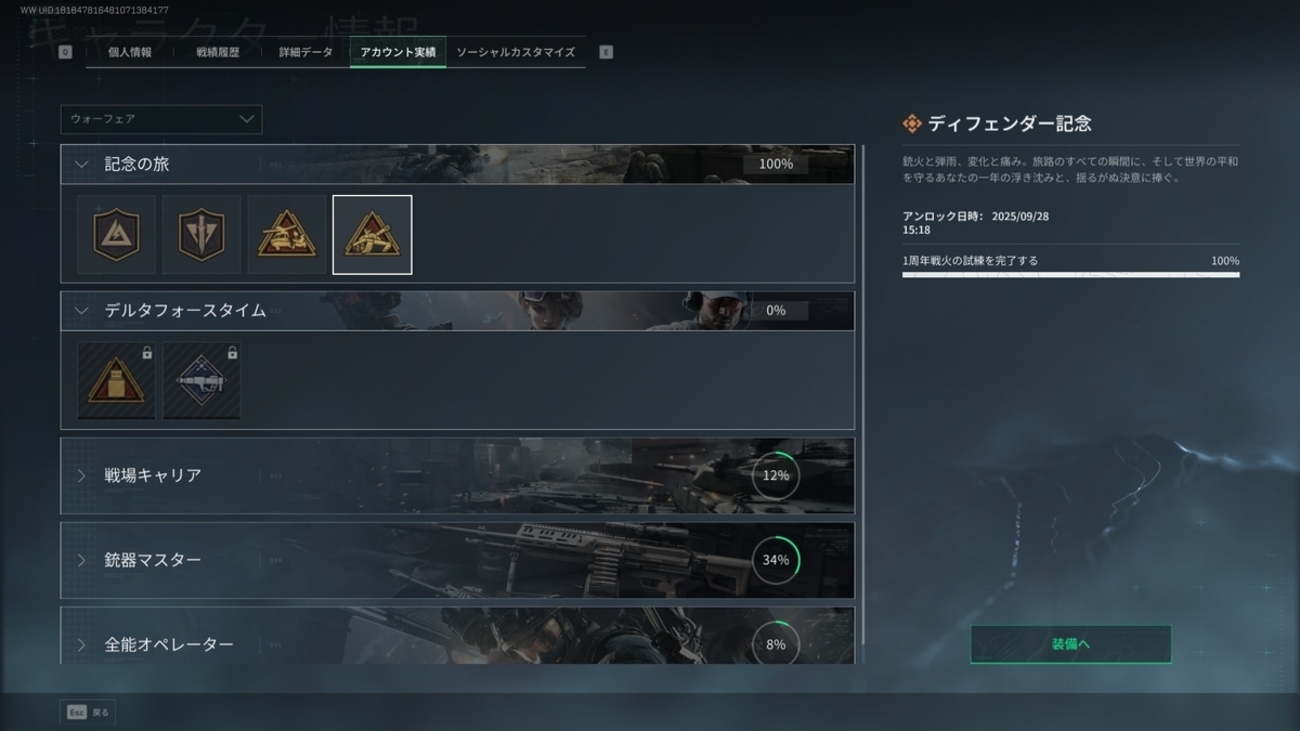
Task: Select the アカウント実績 tab
Action: click(x=398, y=52)
